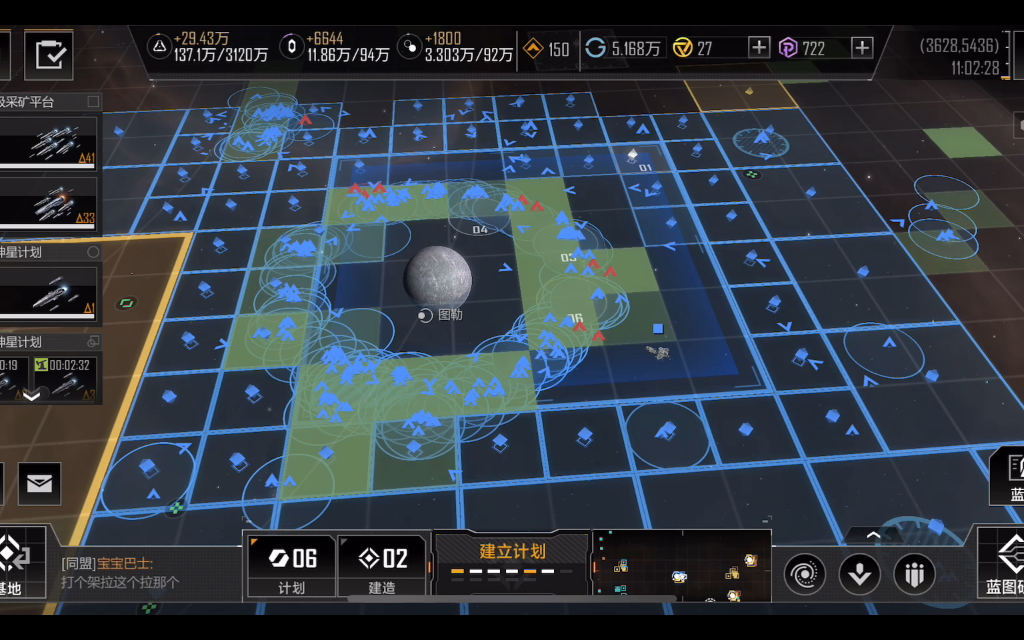This screenshot has width=1024, height=640.
Task: Select the single-ship fleet card numbered 1
Action: [49, 293]
